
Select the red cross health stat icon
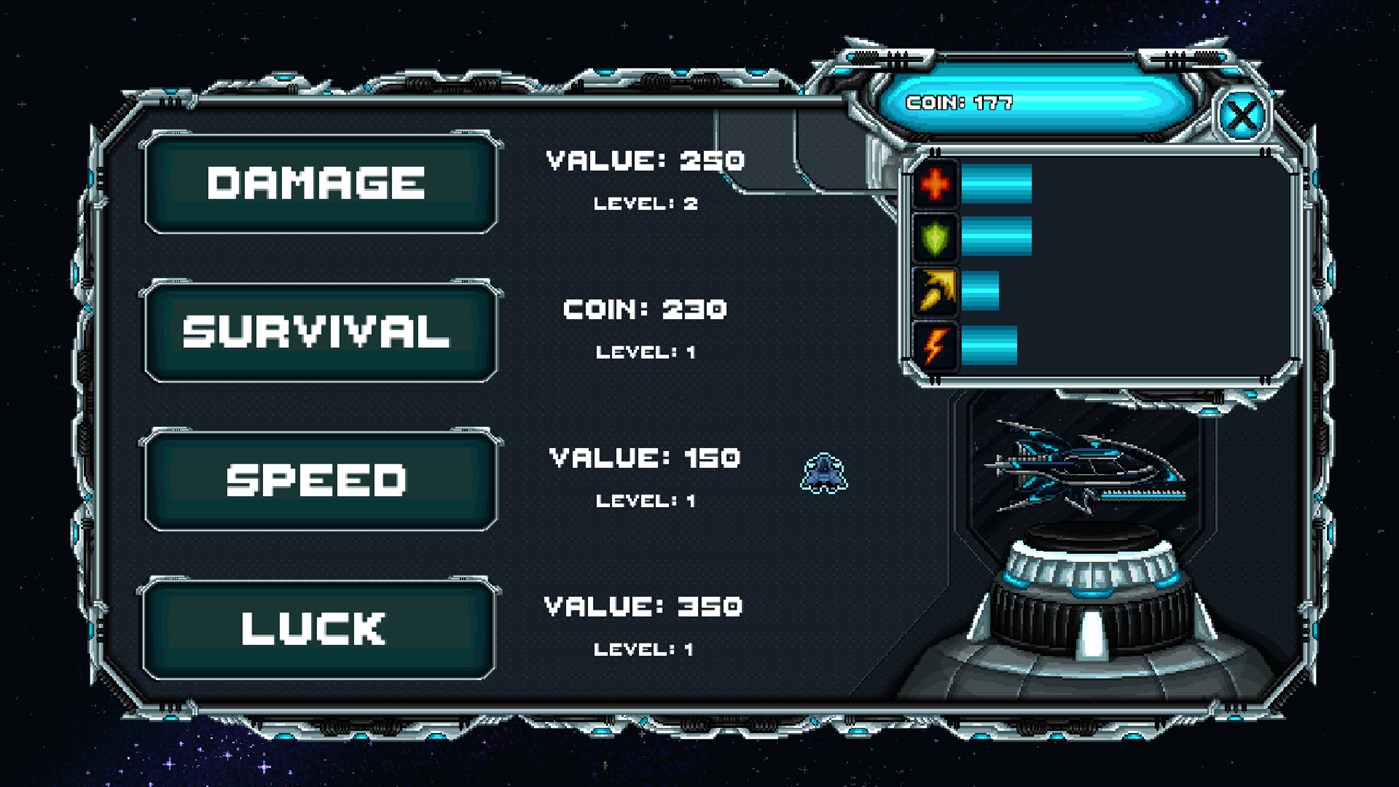935,185
